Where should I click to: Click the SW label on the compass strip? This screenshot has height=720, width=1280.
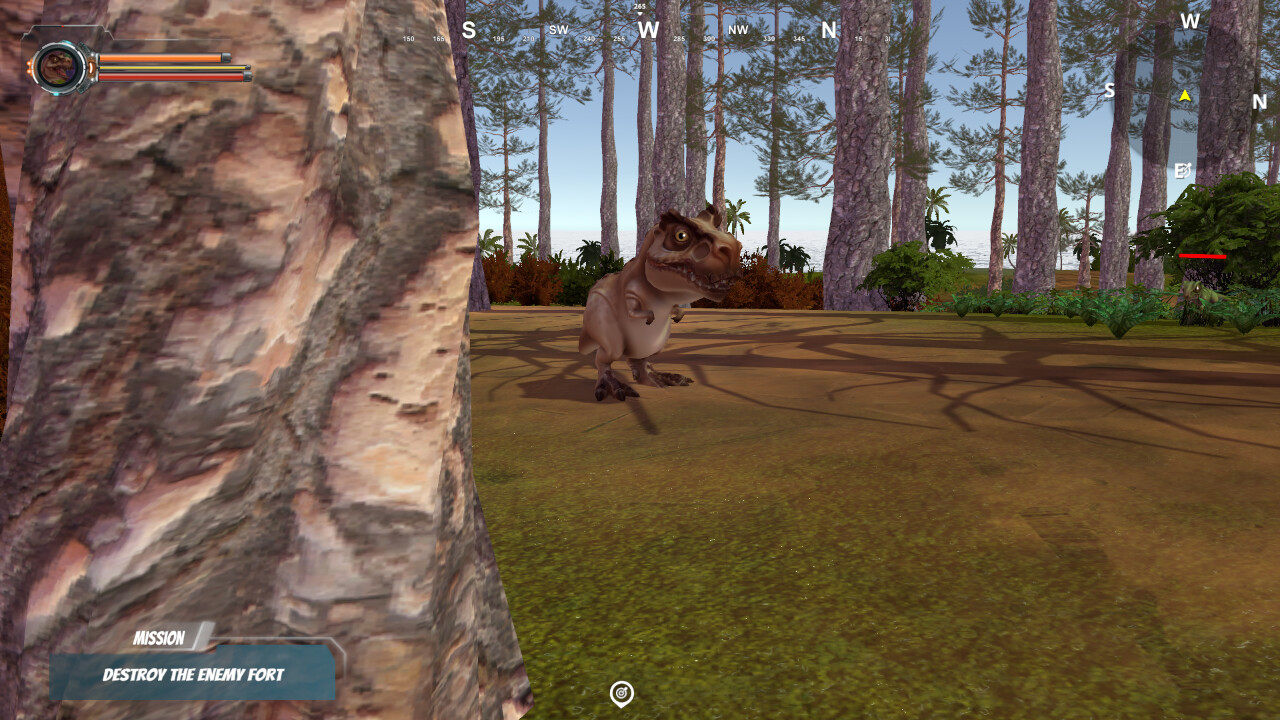pyautogui.click(x=558, y=31)
